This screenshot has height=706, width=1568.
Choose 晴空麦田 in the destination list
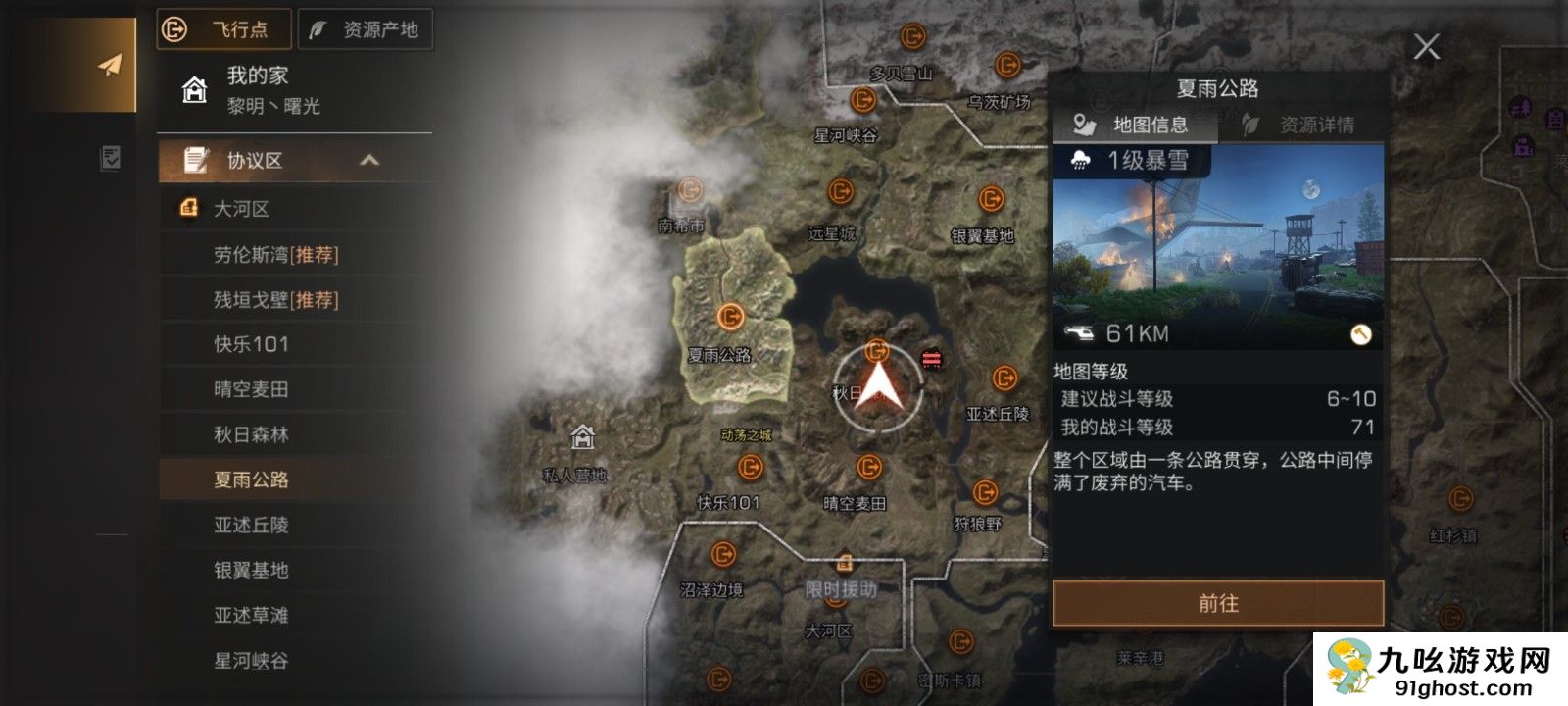tap(251, 389)
